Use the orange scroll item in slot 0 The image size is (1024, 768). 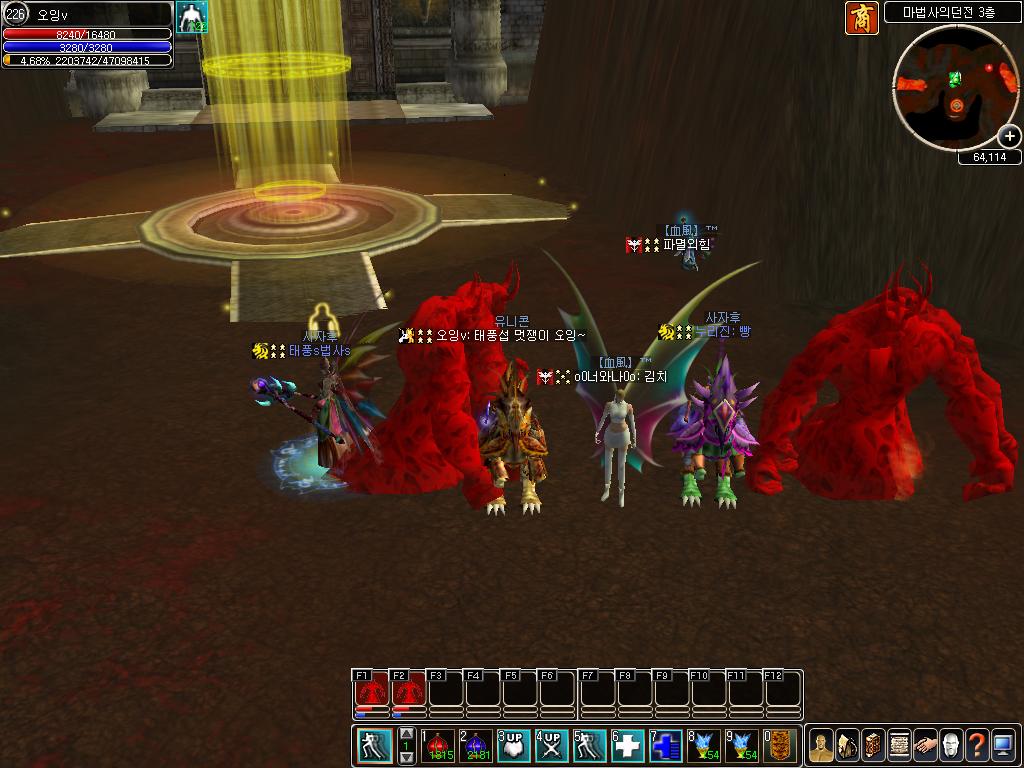(x=780, y=746)
